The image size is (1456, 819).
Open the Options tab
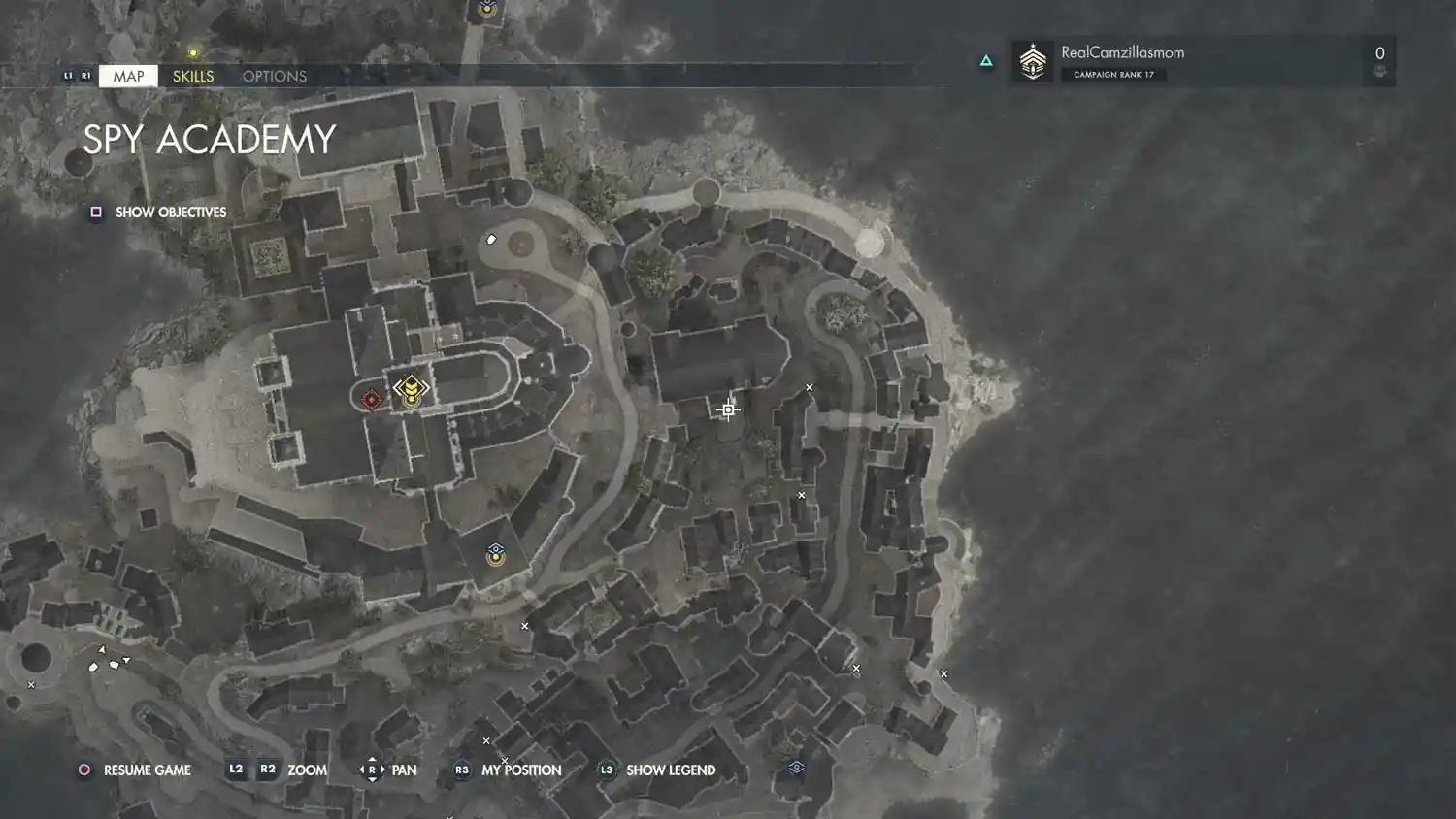tap(275, 76)
